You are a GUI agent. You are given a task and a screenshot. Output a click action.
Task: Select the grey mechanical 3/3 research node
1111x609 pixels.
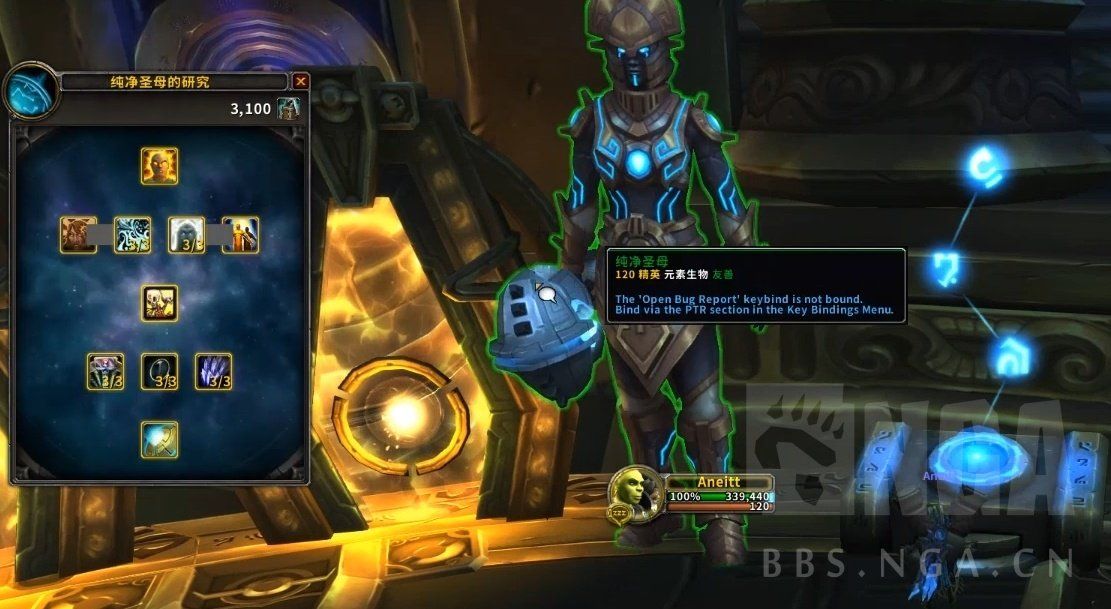click(105, 372)
